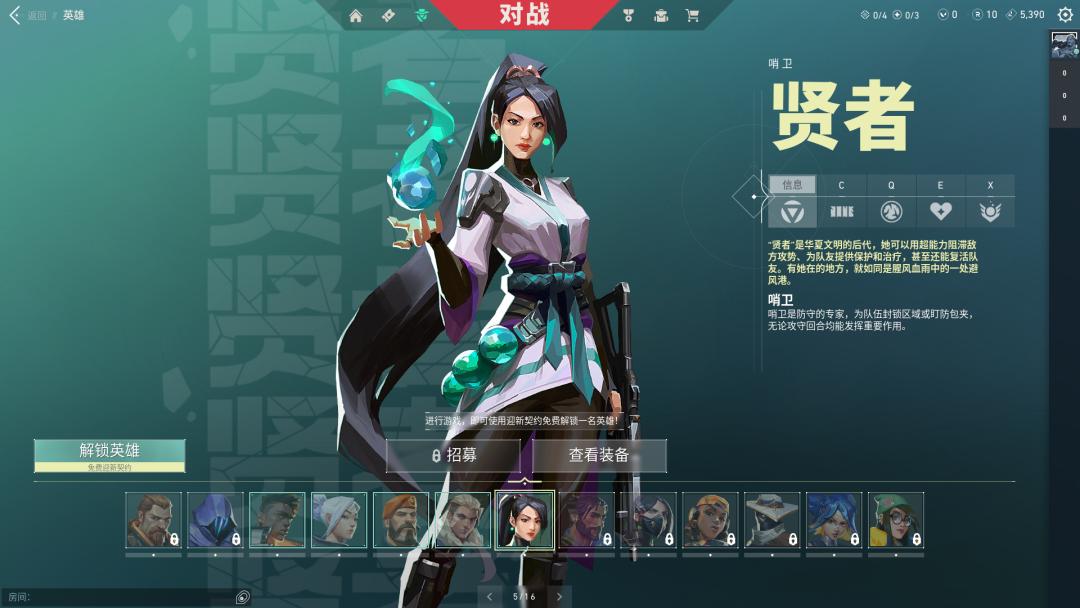Image resolution: width=1080 pixels, height=608 pixels.
Task: View Sage's E healing heart ability
Action: coord(940,211)
